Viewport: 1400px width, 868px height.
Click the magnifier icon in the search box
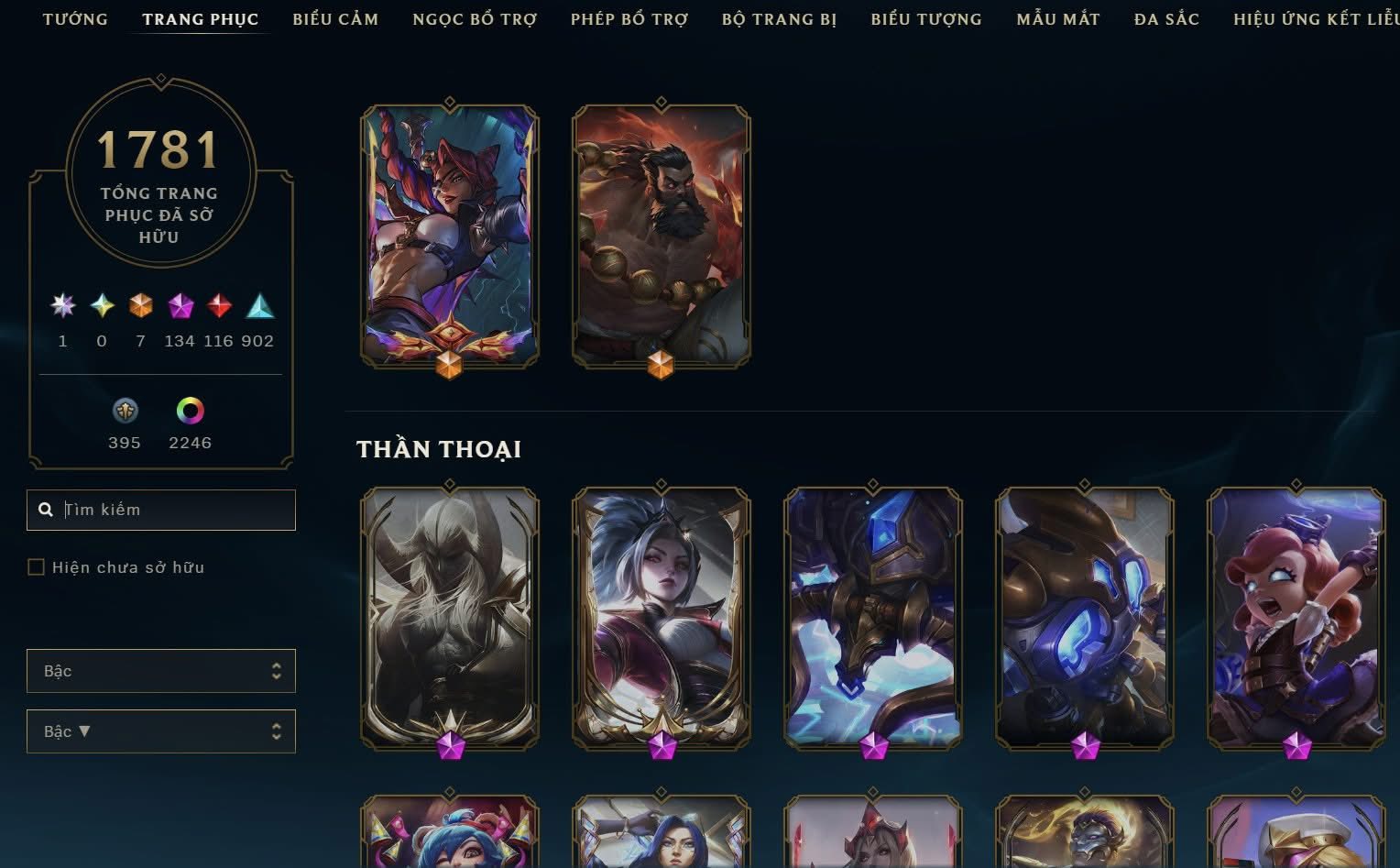click(x=46, y=510)
